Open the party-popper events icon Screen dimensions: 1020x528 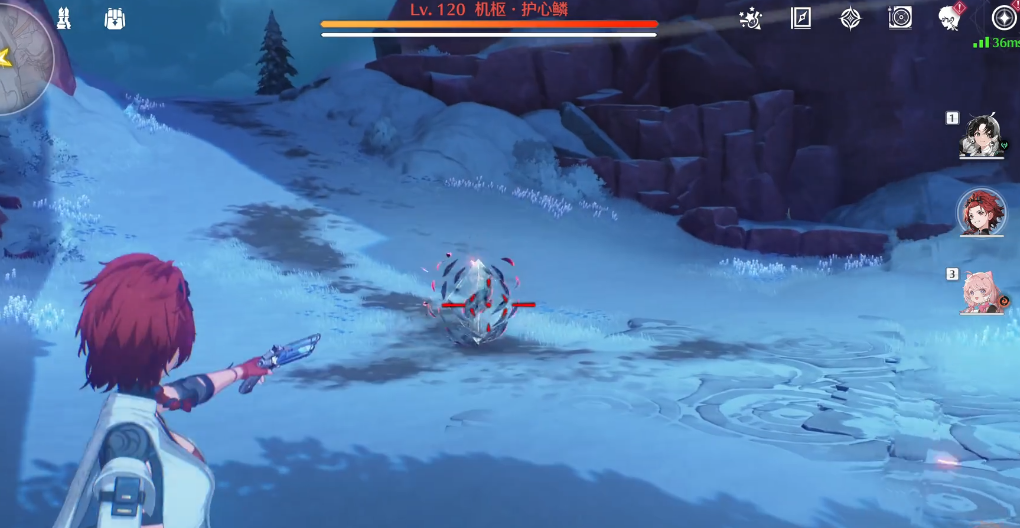pos(750,18)
